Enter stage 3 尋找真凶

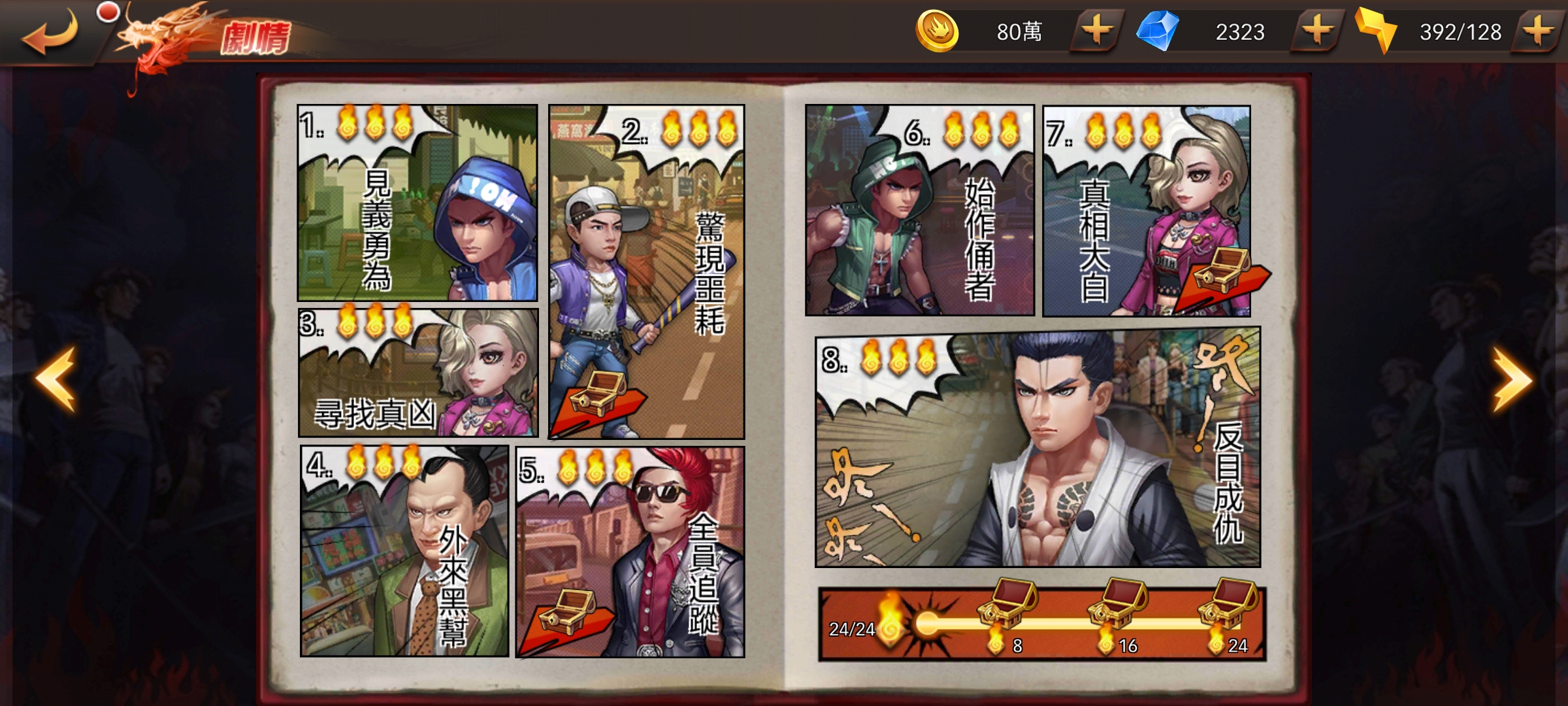click(x=418, y=373)
